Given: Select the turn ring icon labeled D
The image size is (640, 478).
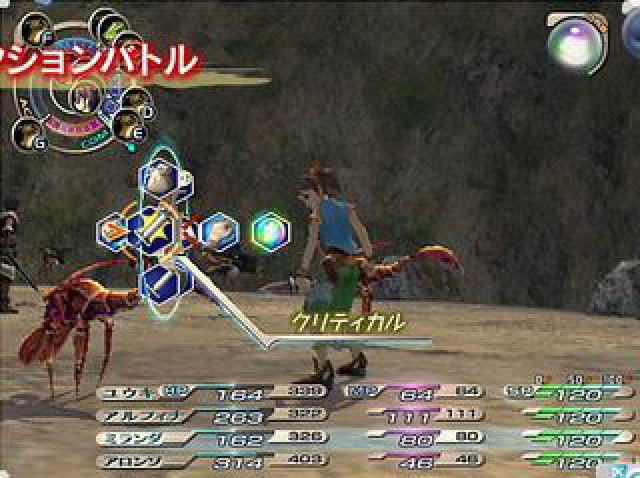Looking at the screenshot, I should coord(138,100).
